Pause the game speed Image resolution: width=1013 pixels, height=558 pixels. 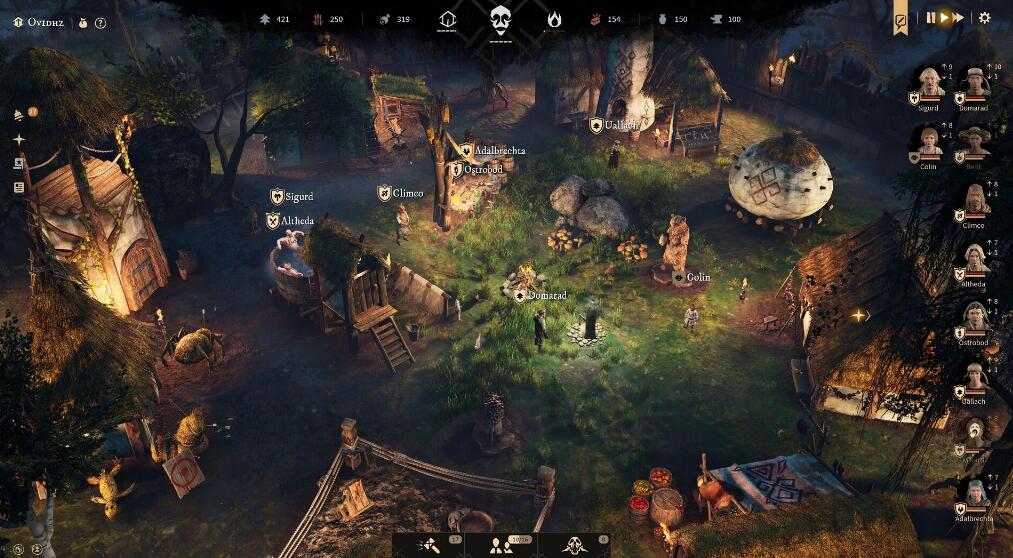[x=931, y=17]
